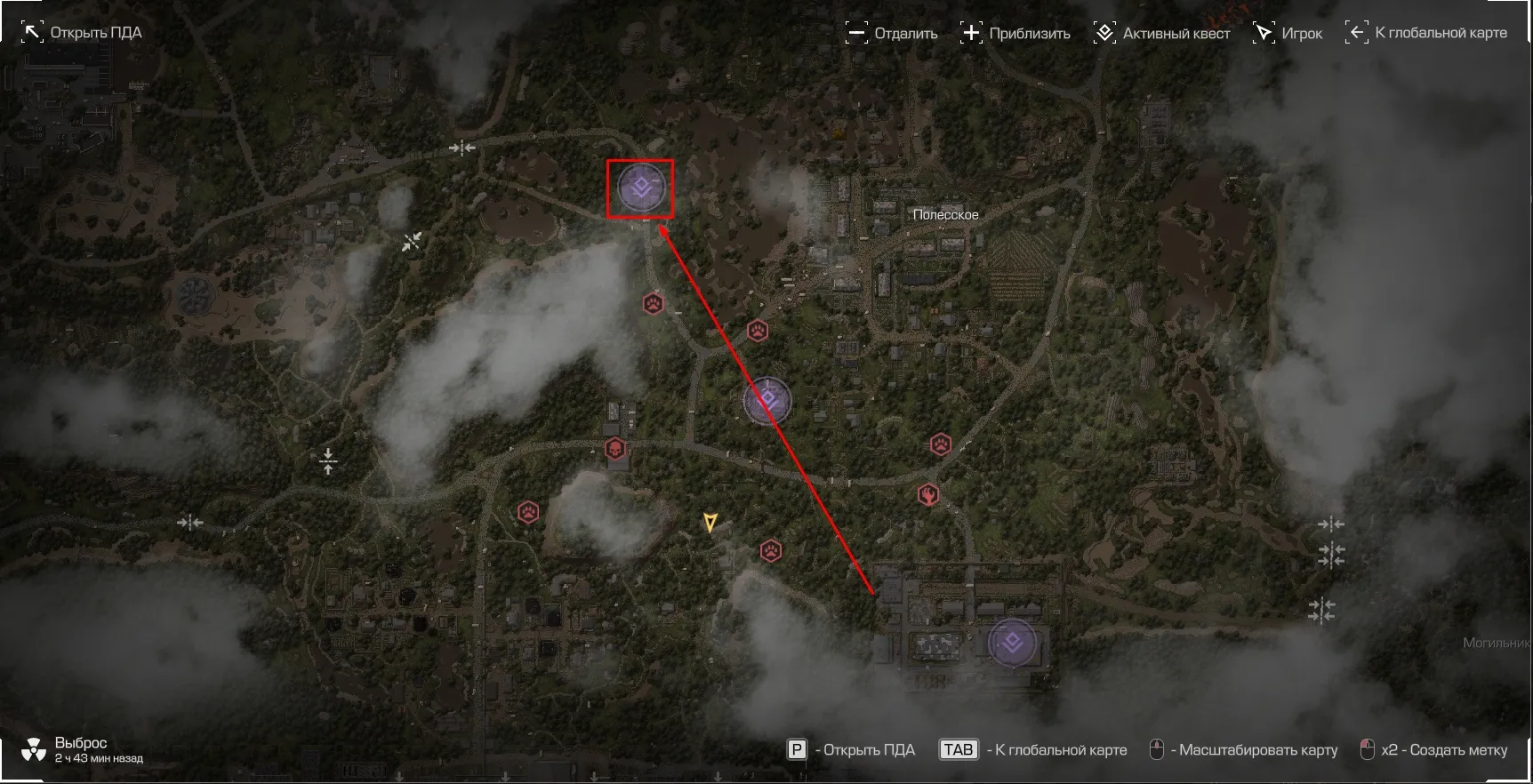Return to the global map (К глобальной карте)

click(x=1426, y=33)
